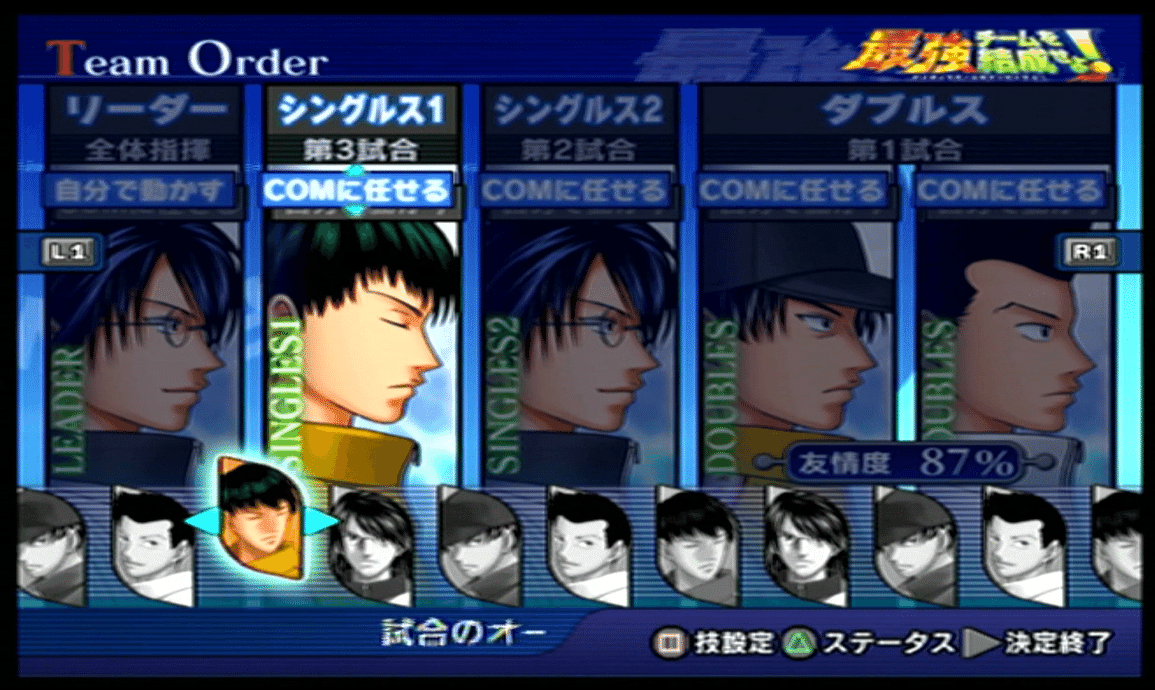
Task: Click the right cyan arrow beside highlighted portrait
Action: pyautogui.click(x=322, y=521)
